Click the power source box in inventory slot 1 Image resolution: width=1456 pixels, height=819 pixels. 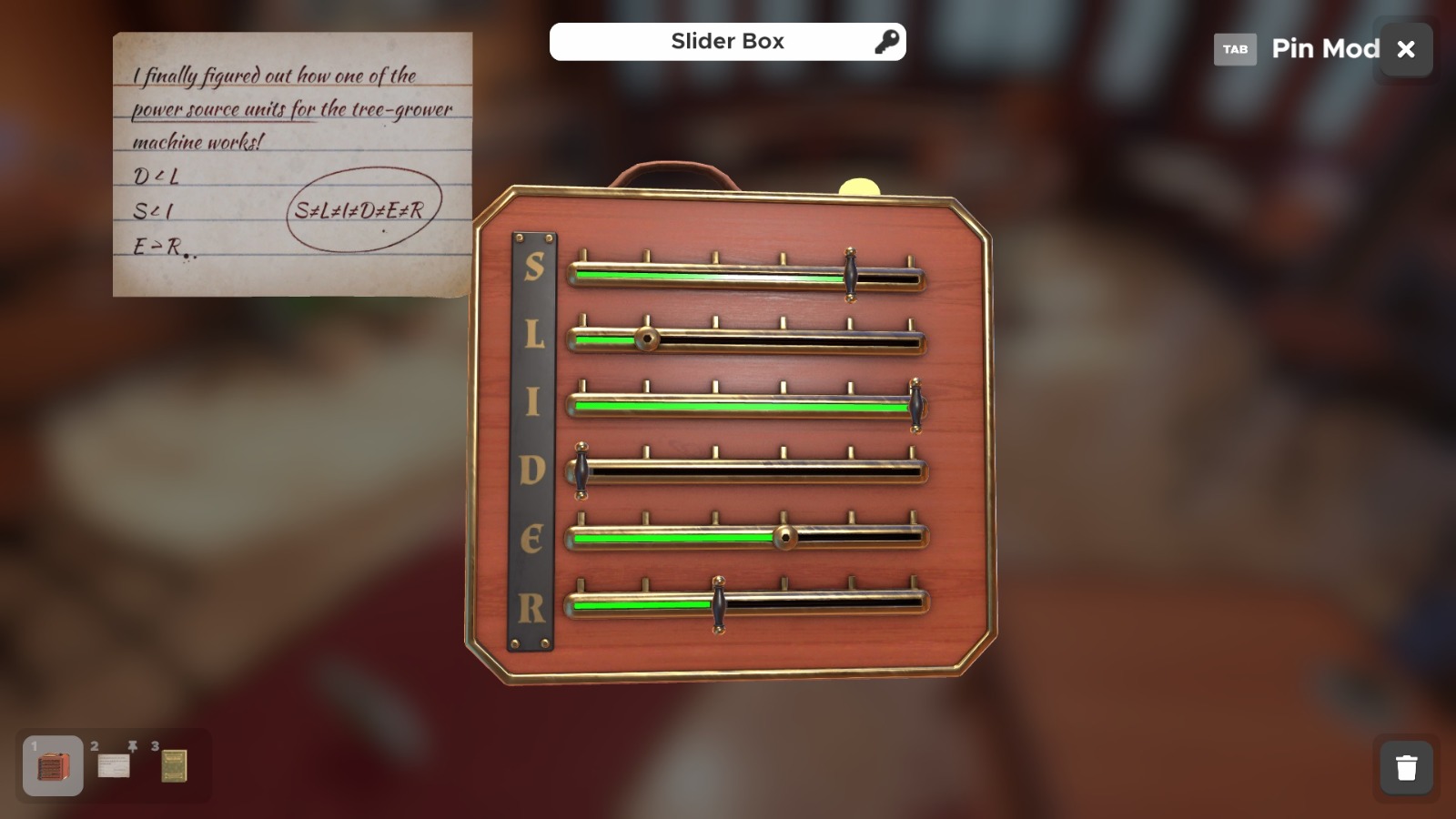(x=52, y=765)
